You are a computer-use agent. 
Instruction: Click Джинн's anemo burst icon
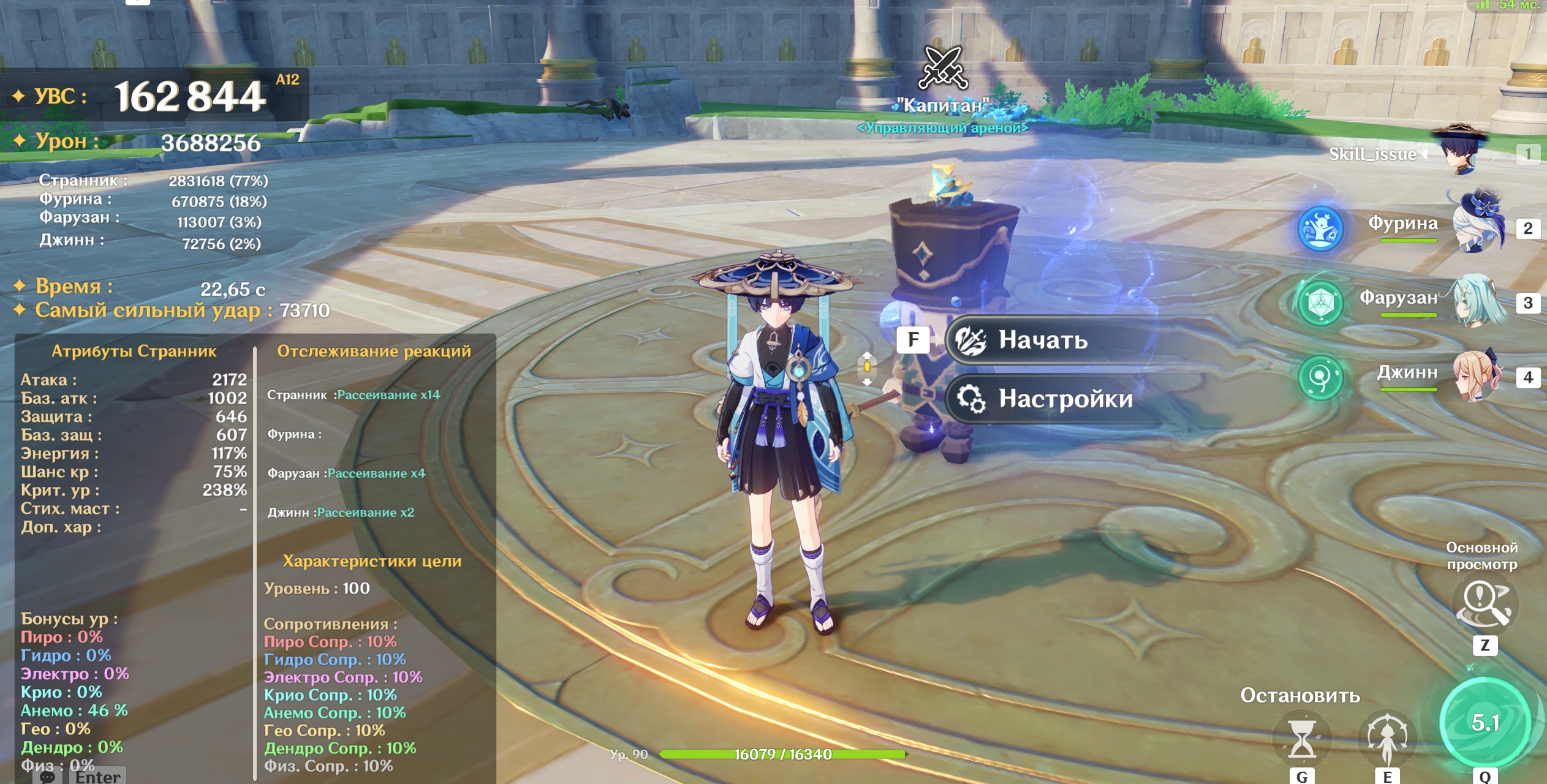(1320, 377)
